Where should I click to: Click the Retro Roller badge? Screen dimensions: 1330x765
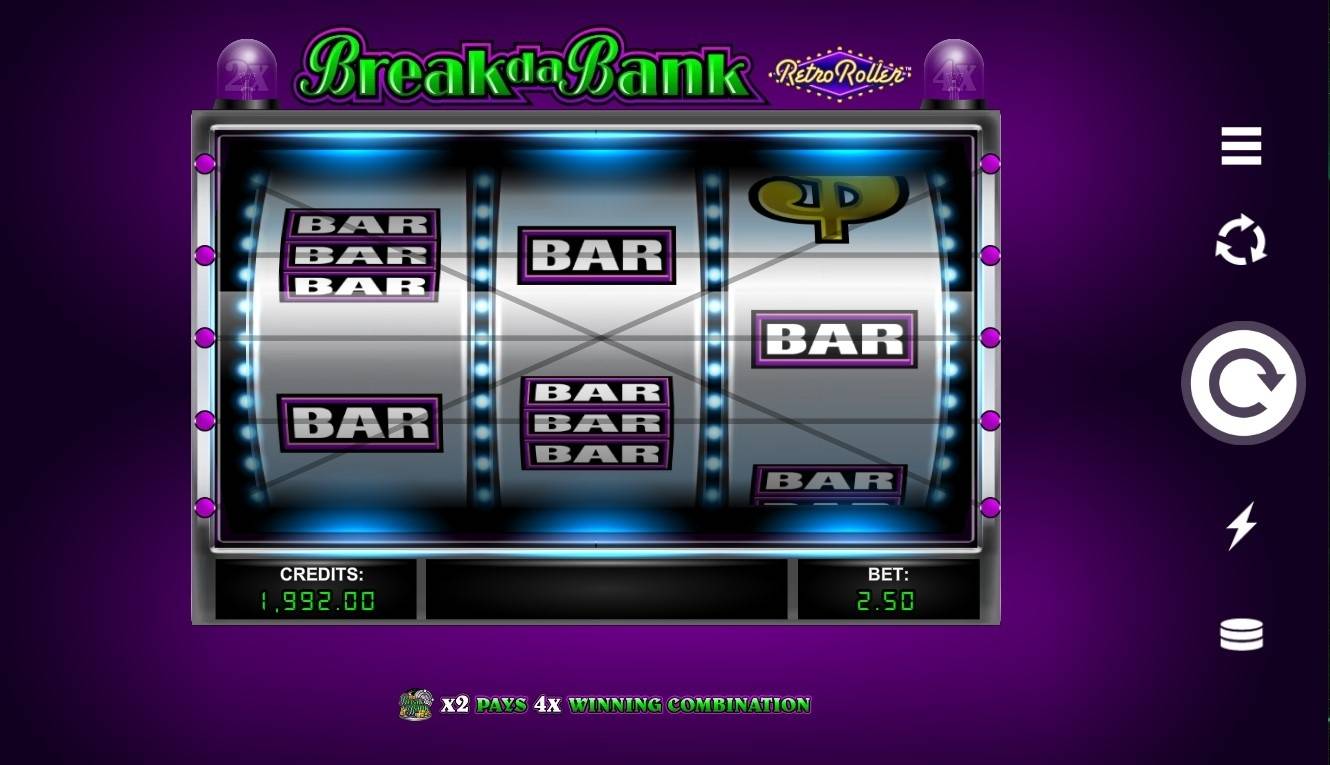pyautogui.click(x=840, y=75)
